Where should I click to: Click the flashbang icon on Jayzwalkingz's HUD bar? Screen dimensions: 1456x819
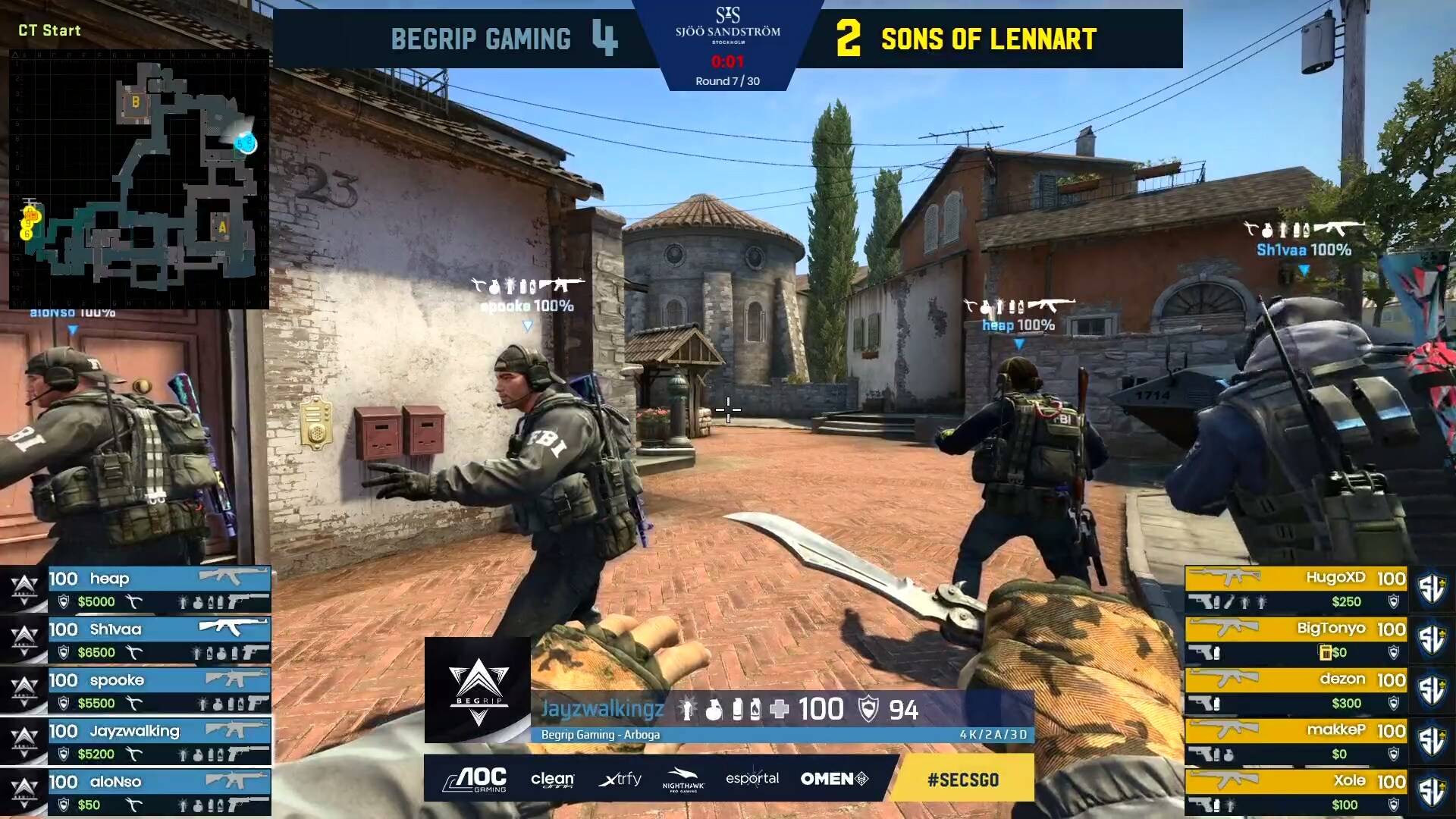point(686,708)
